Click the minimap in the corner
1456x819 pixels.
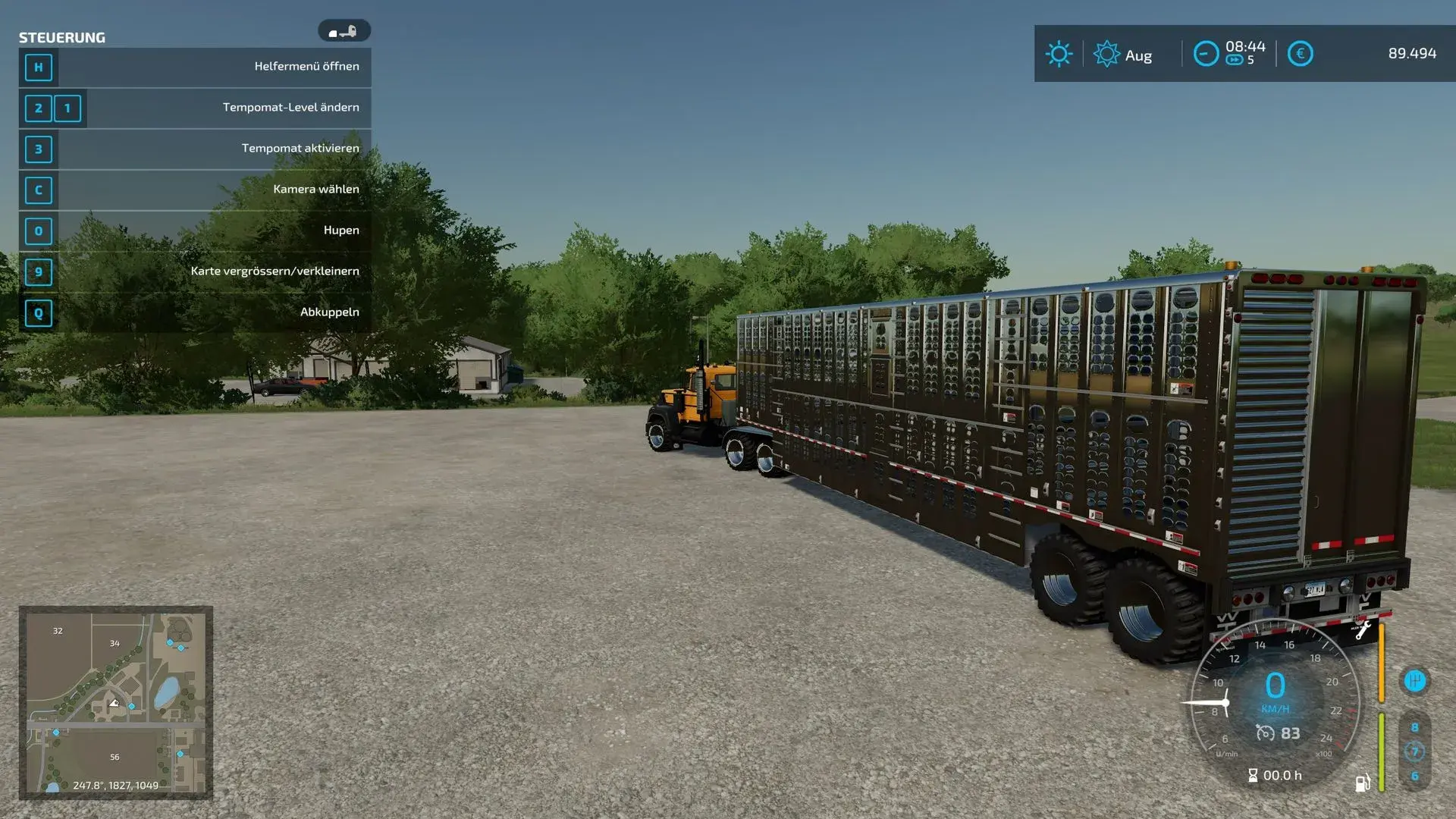point(115,702)
